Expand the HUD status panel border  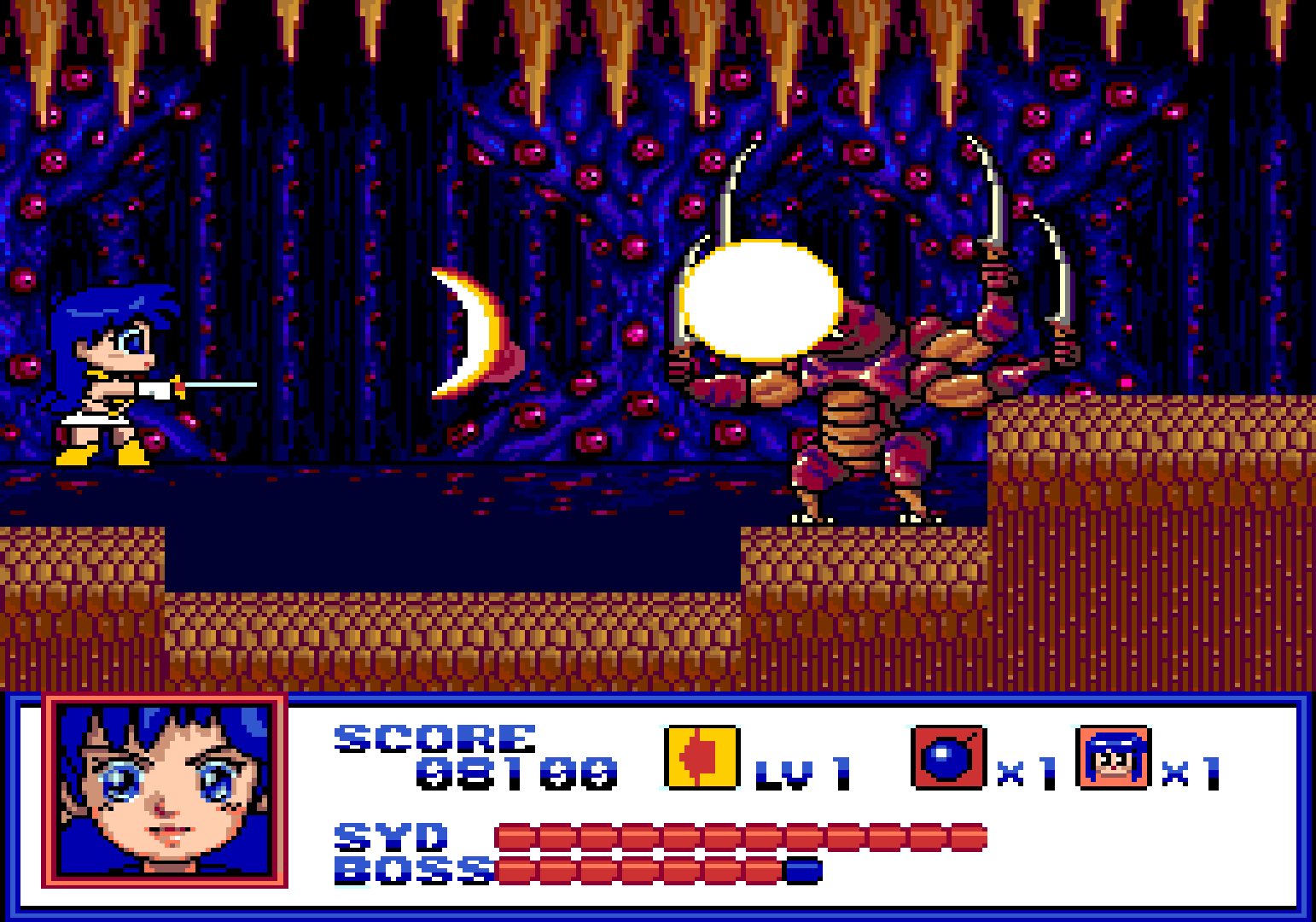click(x=657, y=698)
